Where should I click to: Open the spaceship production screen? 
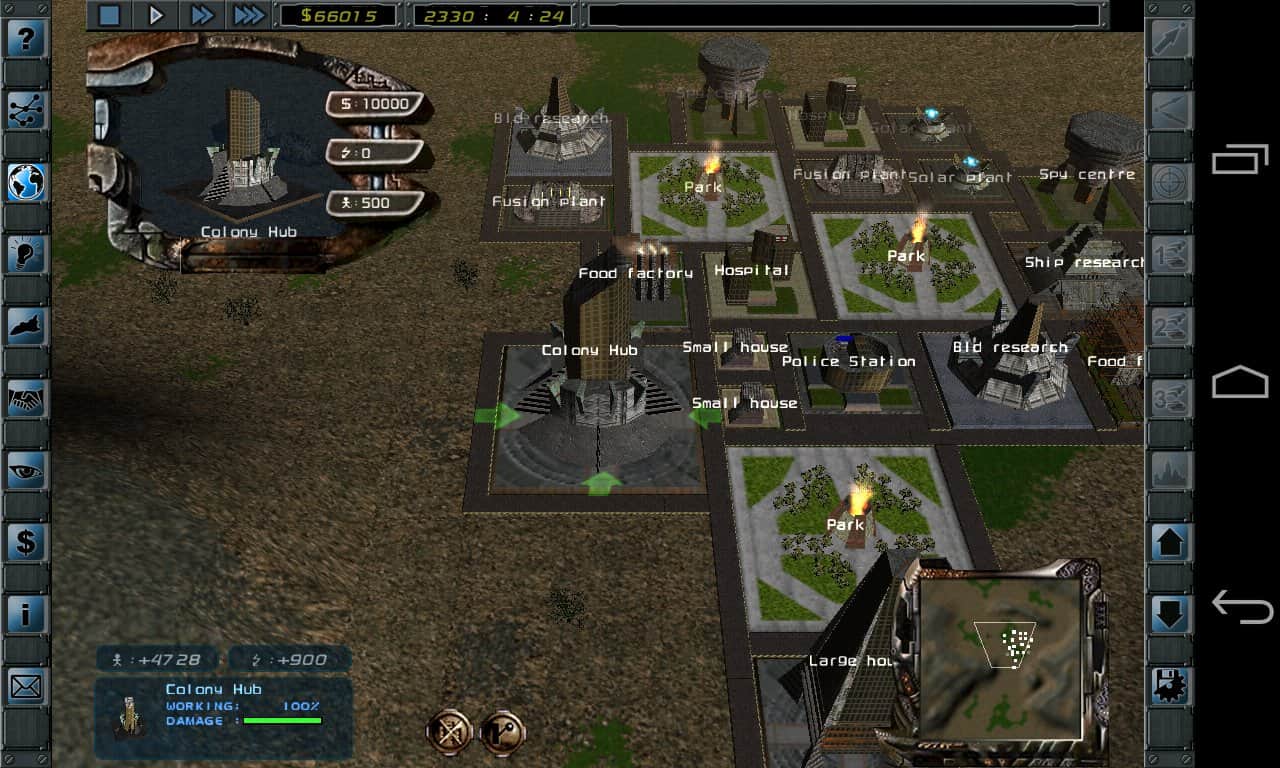pos(26,327)
